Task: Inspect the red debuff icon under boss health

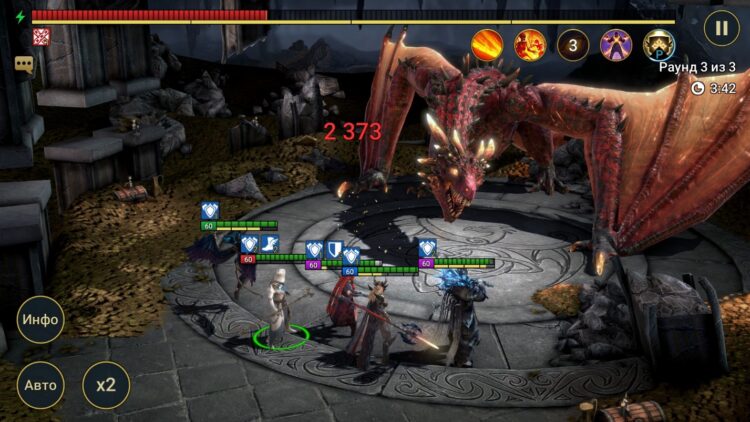Action: click(41, 37)
